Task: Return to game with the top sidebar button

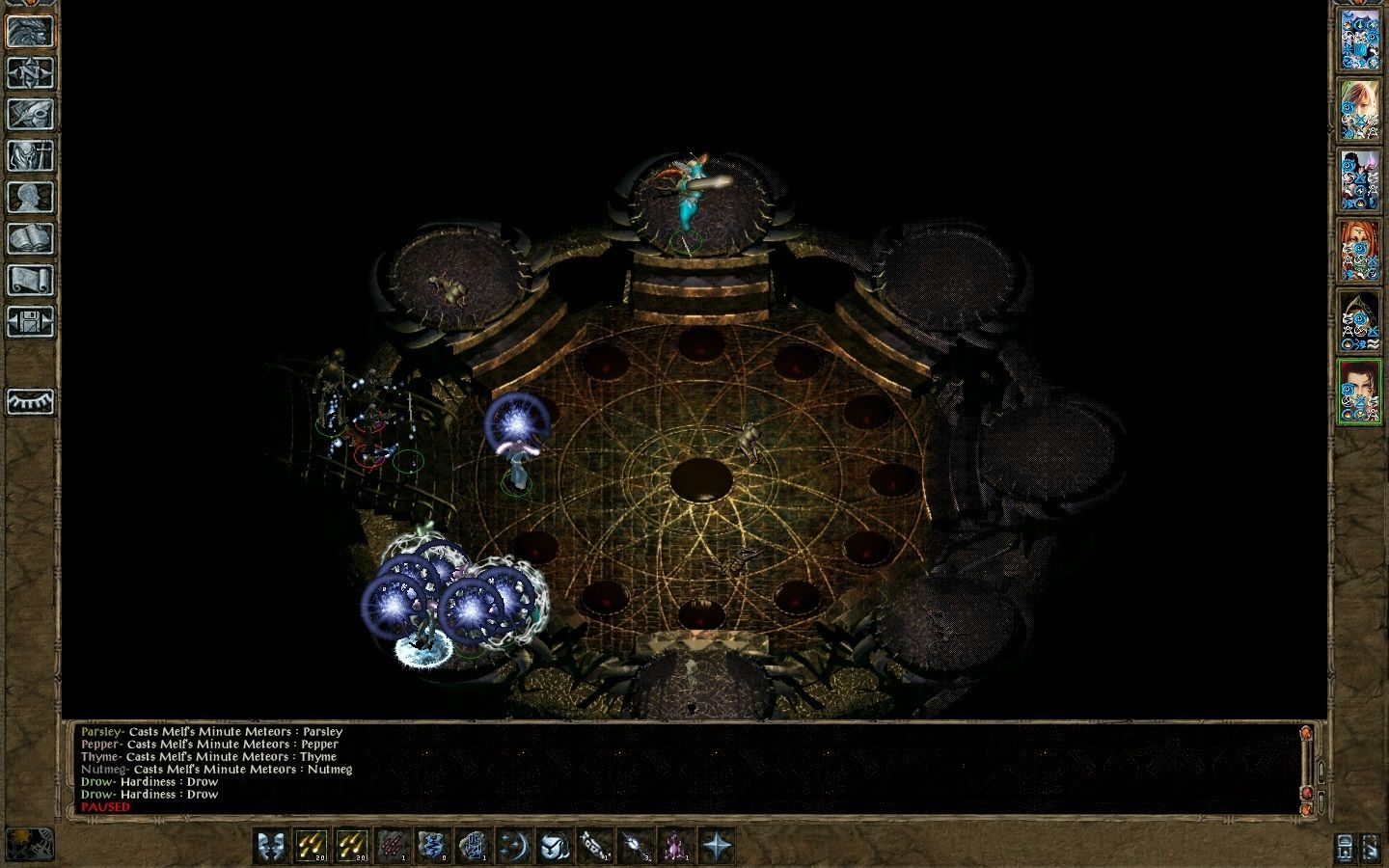Action: click(30, 31)
